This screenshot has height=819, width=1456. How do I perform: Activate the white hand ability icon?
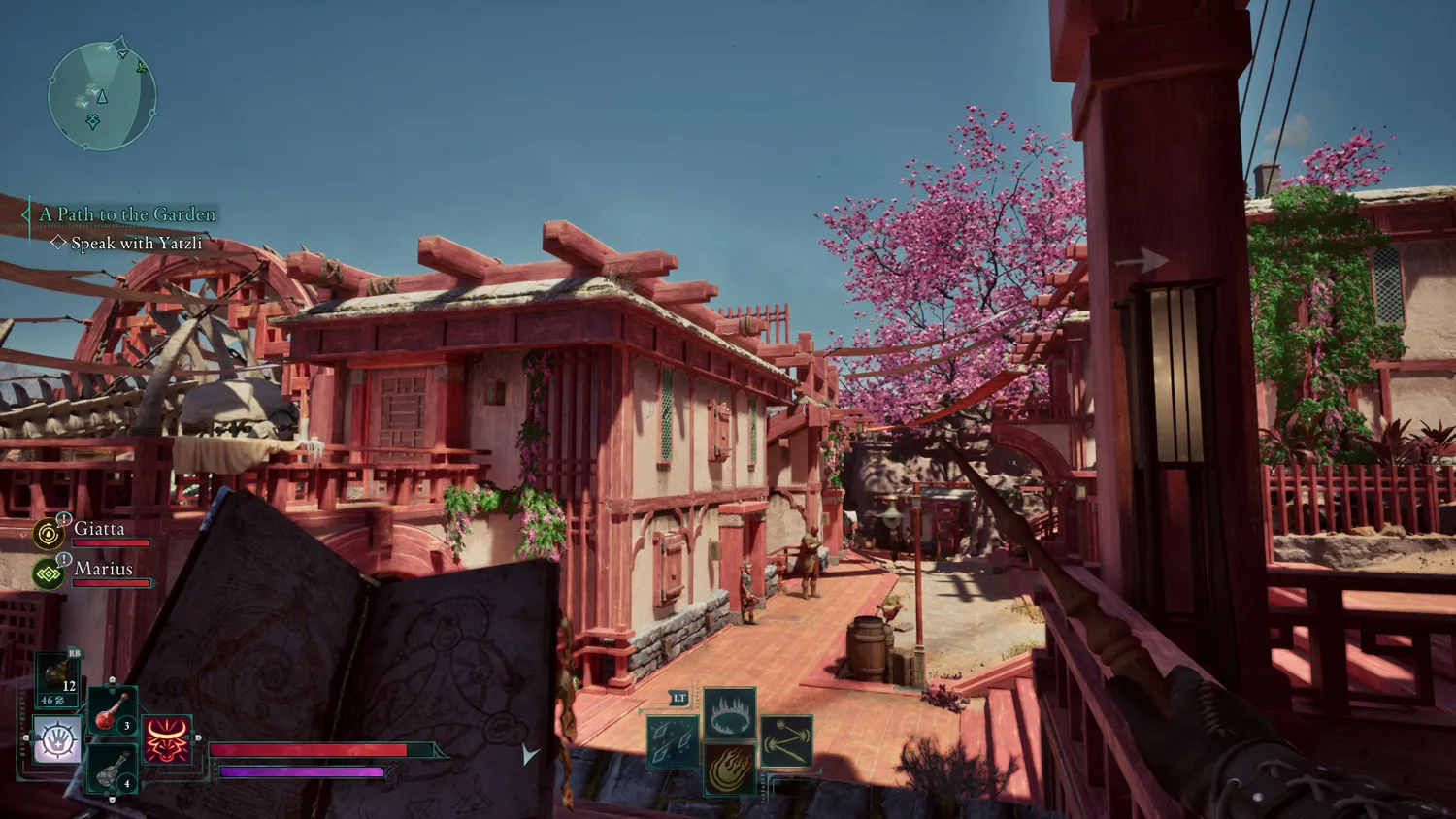(57, 739)
